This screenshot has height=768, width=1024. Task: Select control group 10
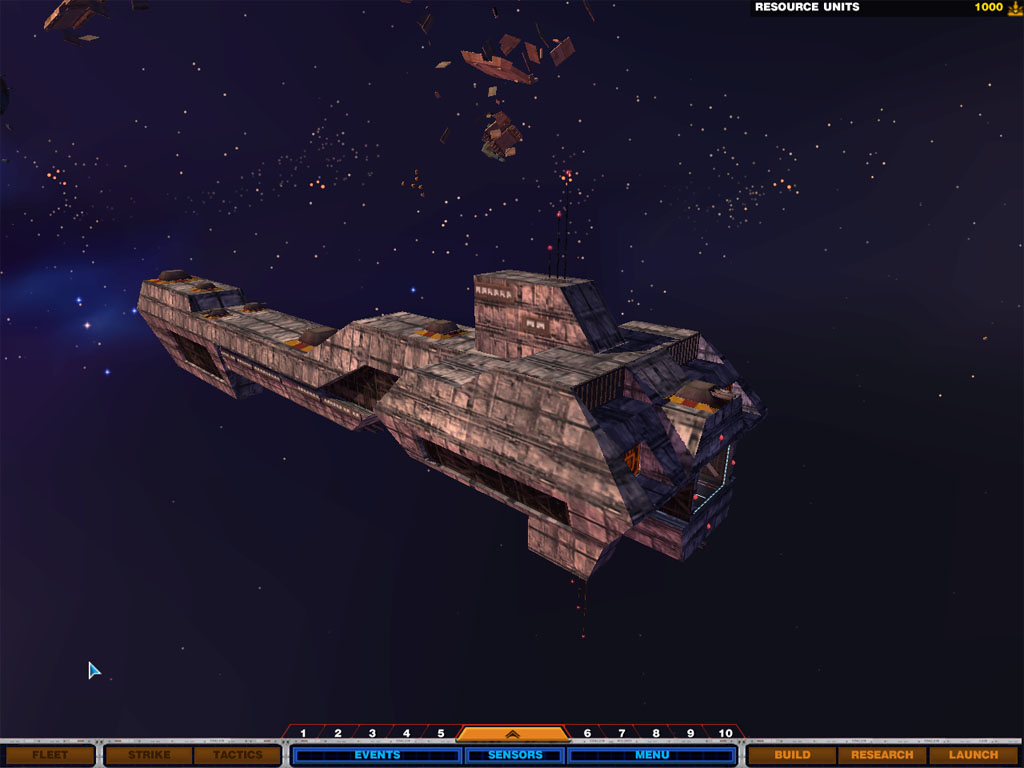725,734
